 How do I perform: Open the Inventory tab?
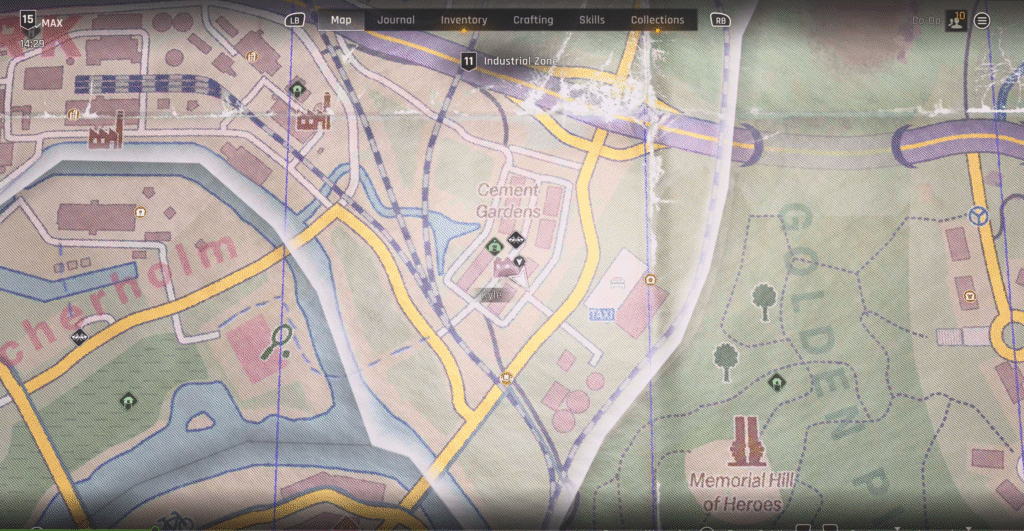[464, 20]
